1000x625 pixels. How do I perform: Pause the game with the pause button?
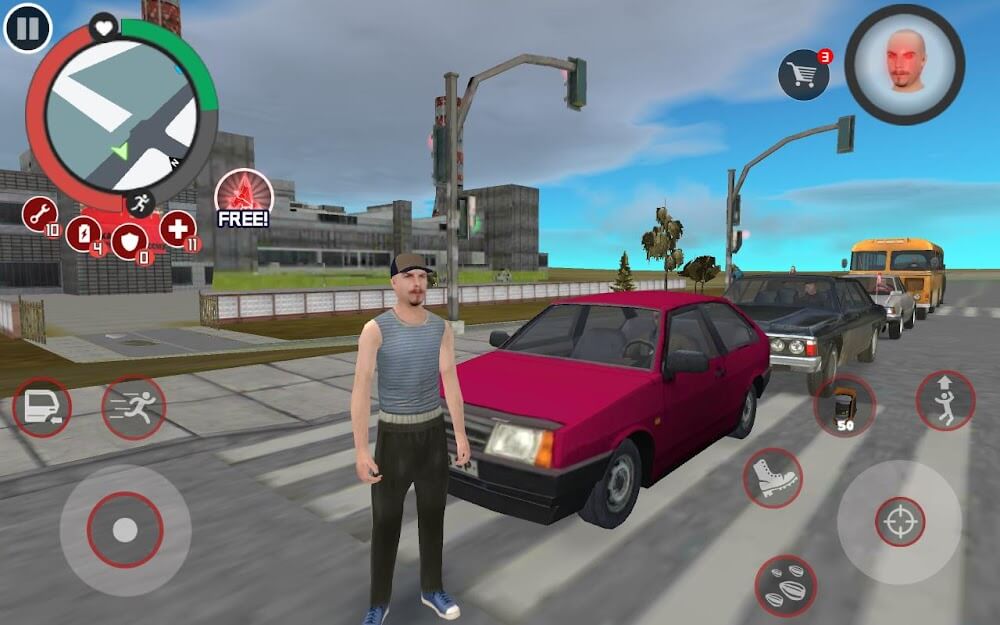28,28
